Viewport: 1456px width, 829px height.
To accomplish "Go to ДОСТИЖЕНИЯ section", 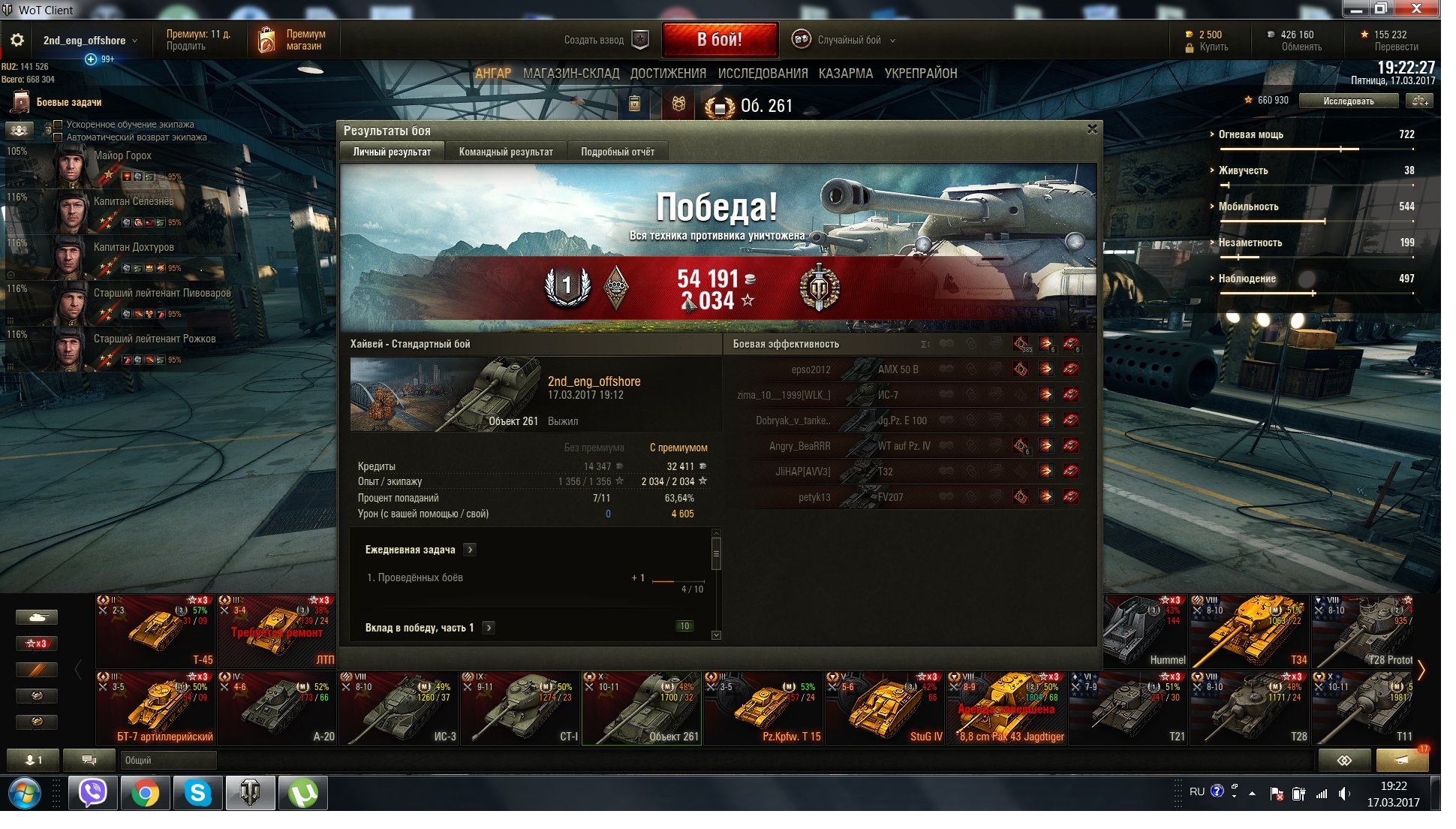I will [x=668, y=74].
